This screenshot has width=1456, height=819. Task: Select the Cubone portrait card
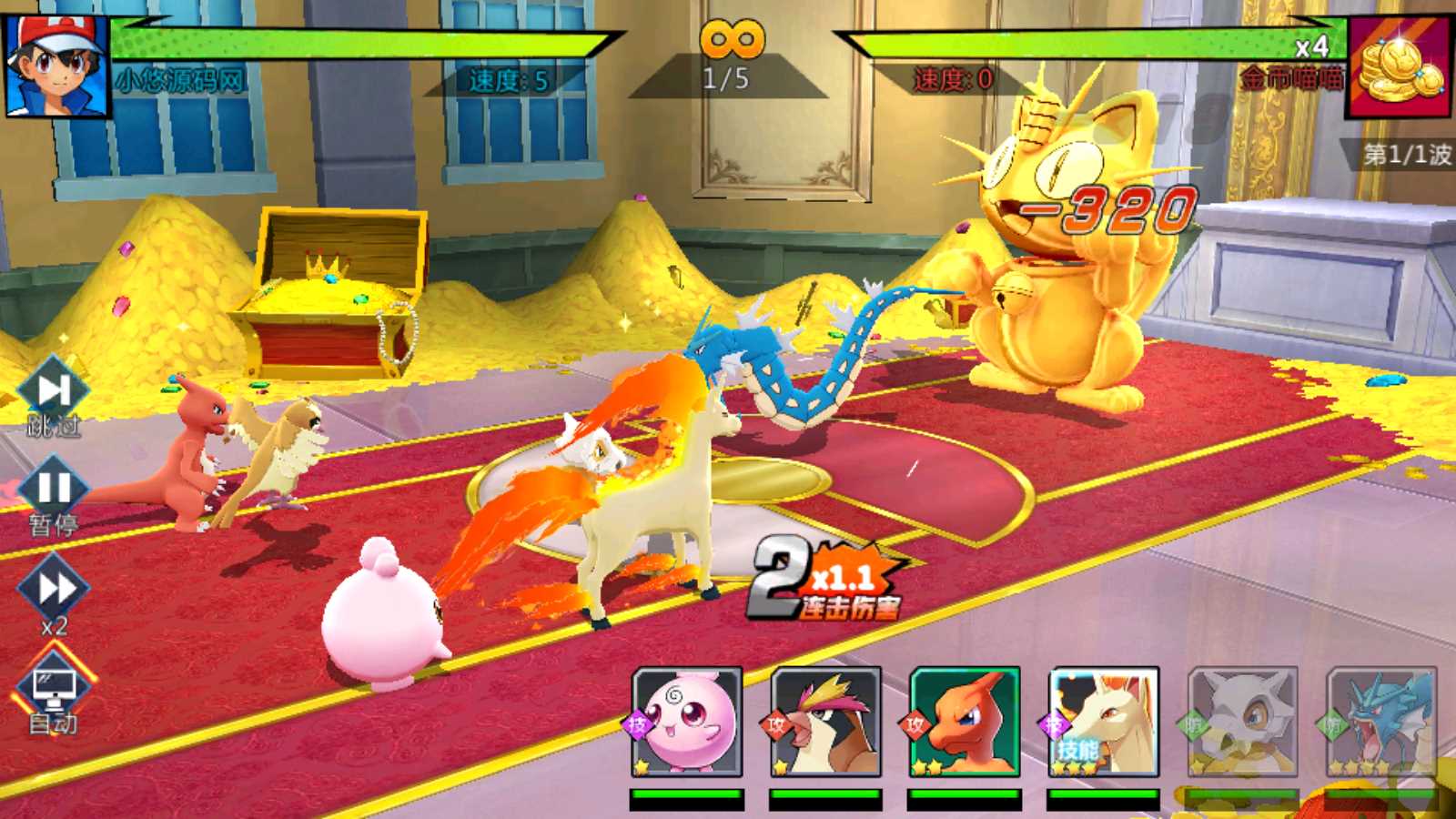pyautogui.click(x=1242, y=722)
